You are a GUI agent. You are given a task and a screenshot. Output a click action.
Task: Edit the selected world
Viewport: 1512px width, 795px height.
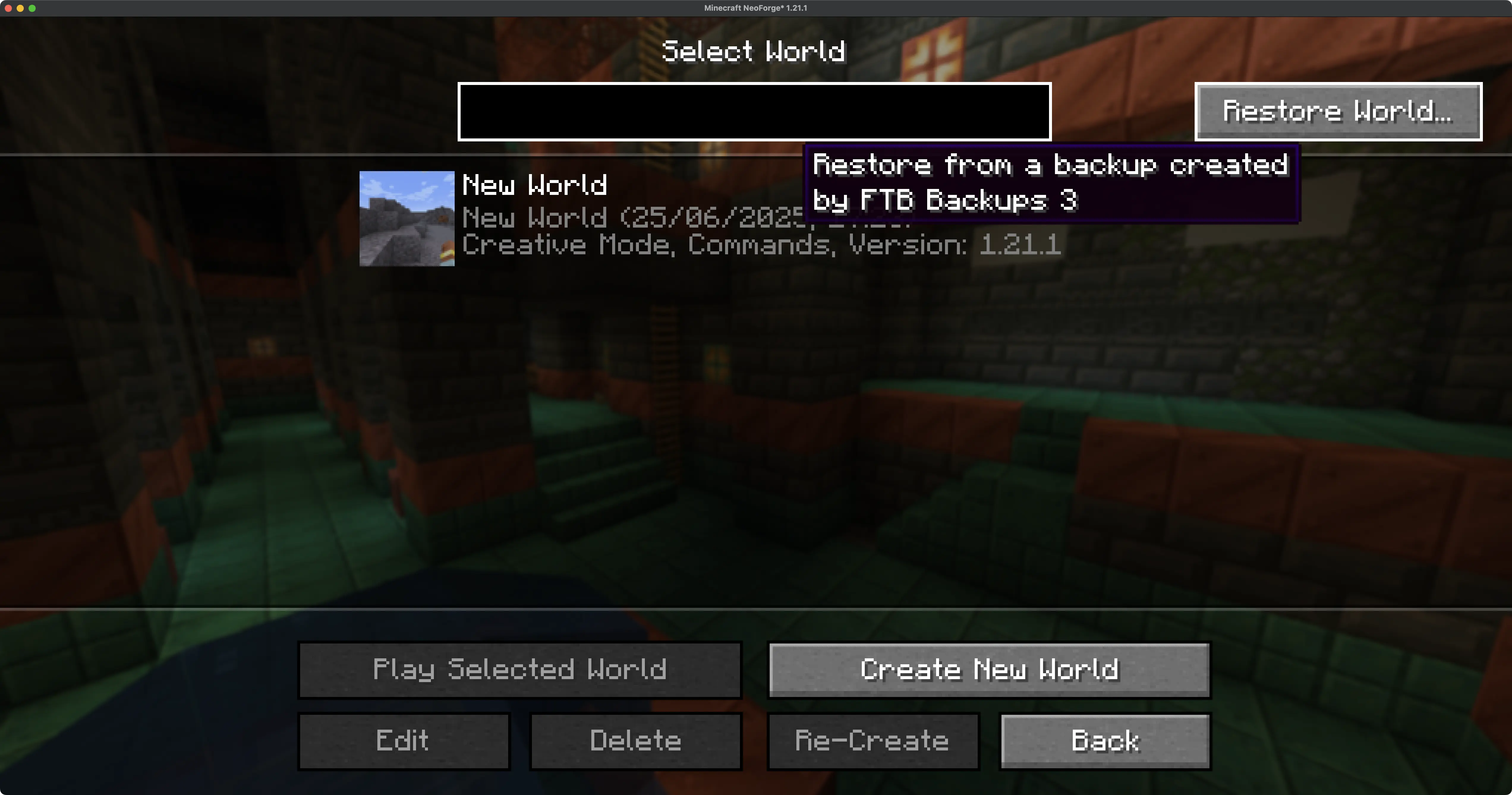(403, 740)
